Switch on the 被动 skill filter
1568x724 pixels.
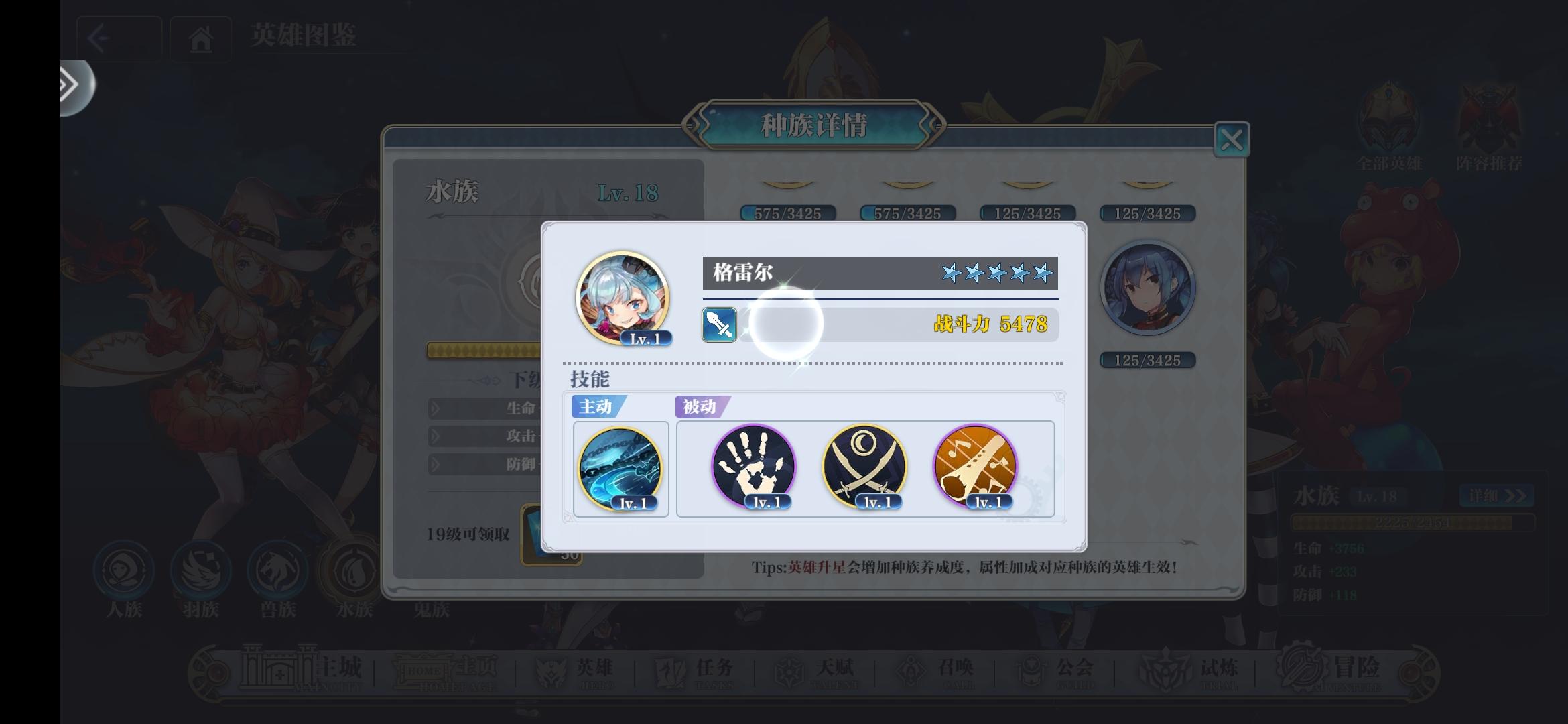(x=700, y=406)
